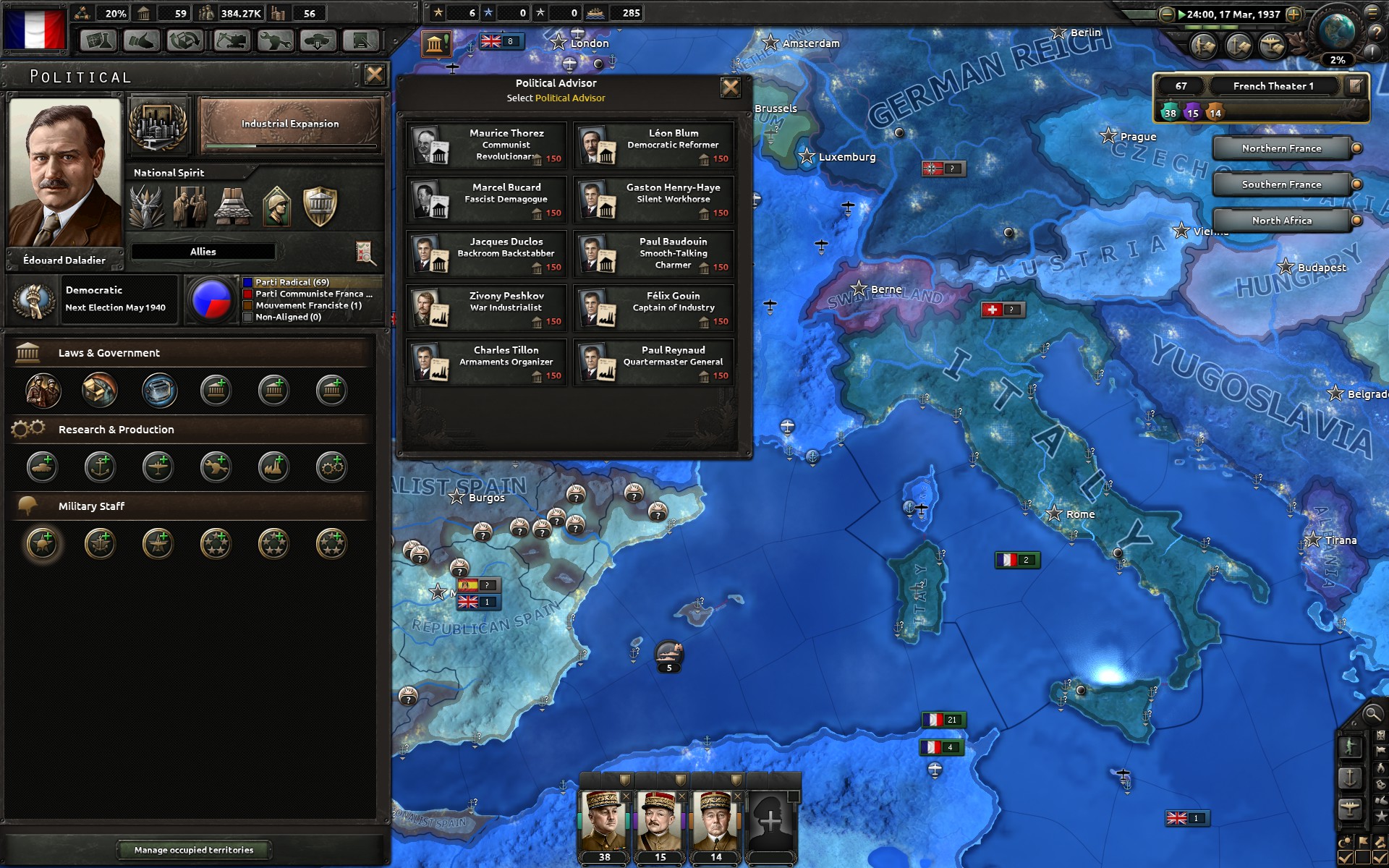Click Manage occupied territories button
The width and height of the screenshot is (1389, 868).
point(194,850)
